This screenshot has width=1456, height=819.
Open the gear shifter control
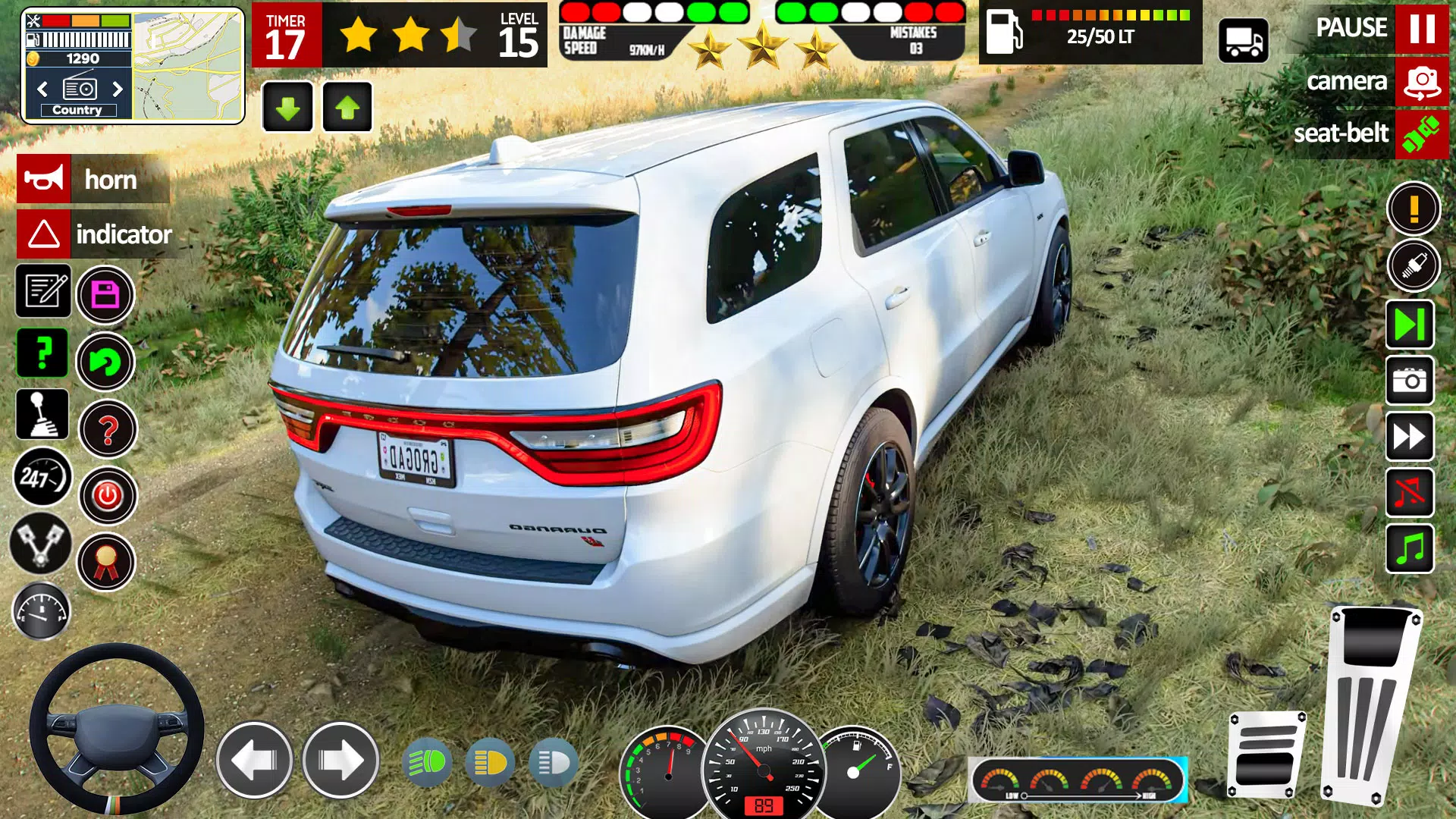(42, 416)
